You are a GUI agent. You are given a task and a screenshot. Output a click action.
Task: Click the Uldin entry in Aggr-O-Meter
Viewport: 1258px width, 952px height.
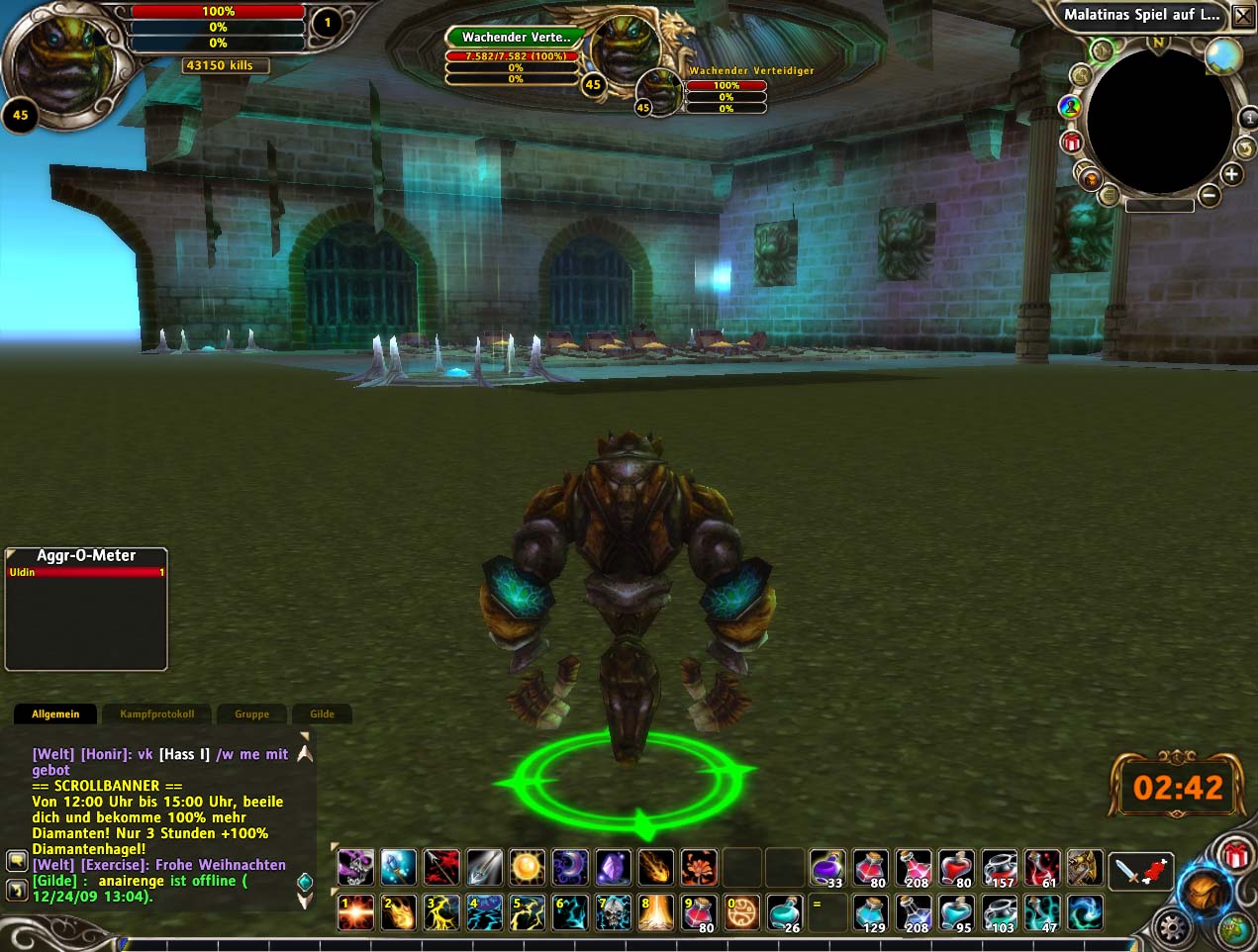[x=86, y=572]
